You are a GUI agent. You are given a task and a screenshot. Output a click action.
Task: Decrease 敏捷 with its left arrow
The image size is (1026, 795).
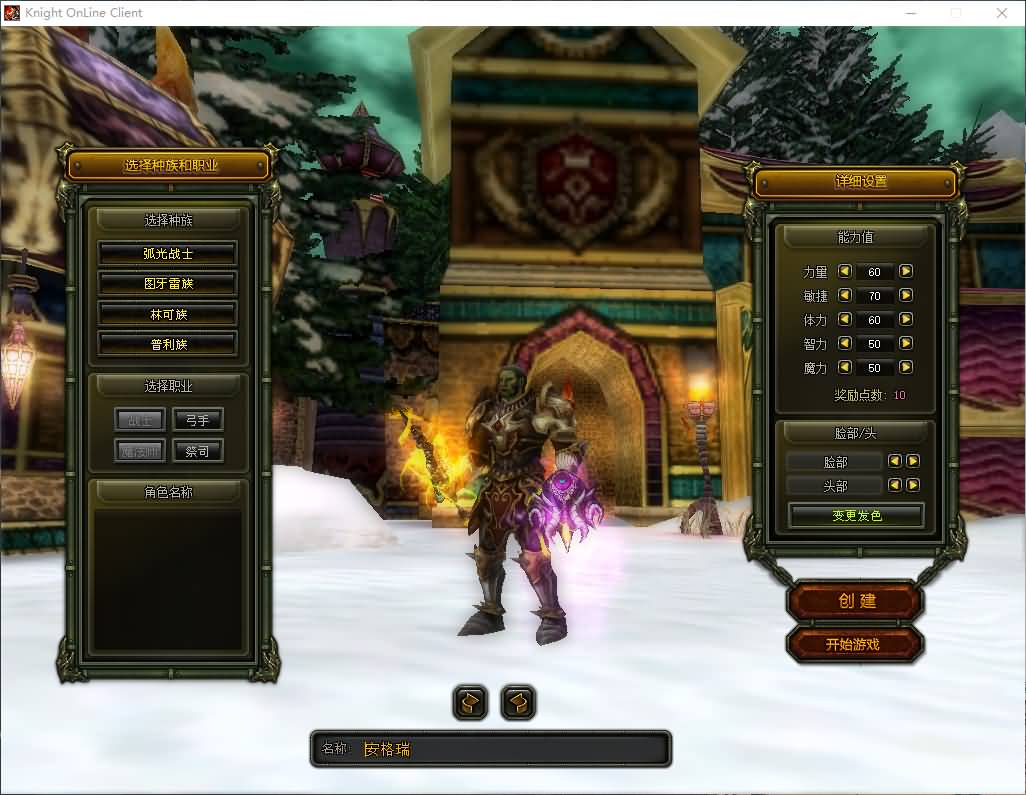click(x=844, y=295)
